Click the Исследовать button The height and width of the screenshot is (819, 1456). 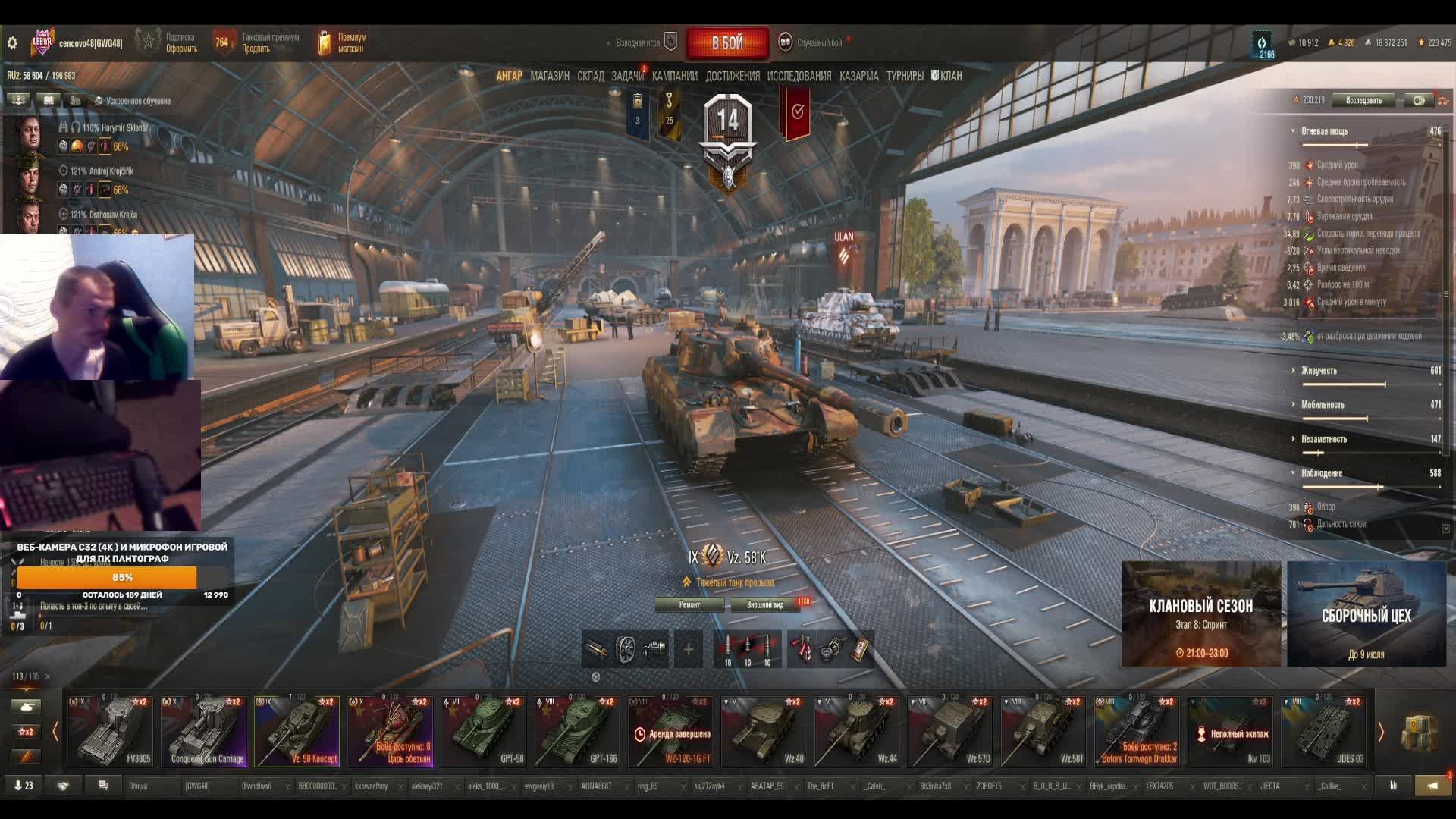(x=1363, y=100)
